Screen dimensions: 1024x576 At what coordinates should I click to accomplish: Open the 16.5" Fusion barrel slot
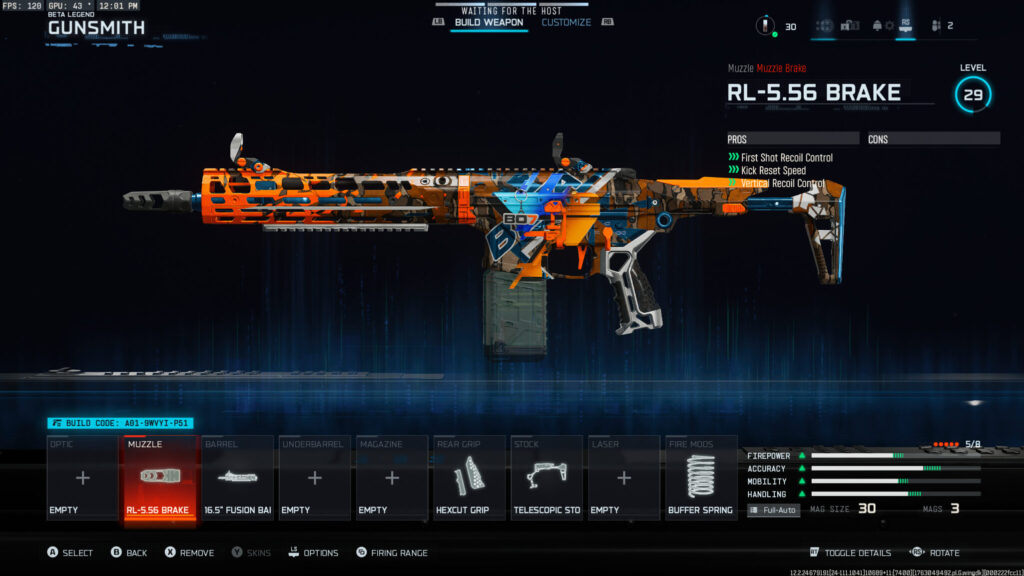click(x=237, y=478)
